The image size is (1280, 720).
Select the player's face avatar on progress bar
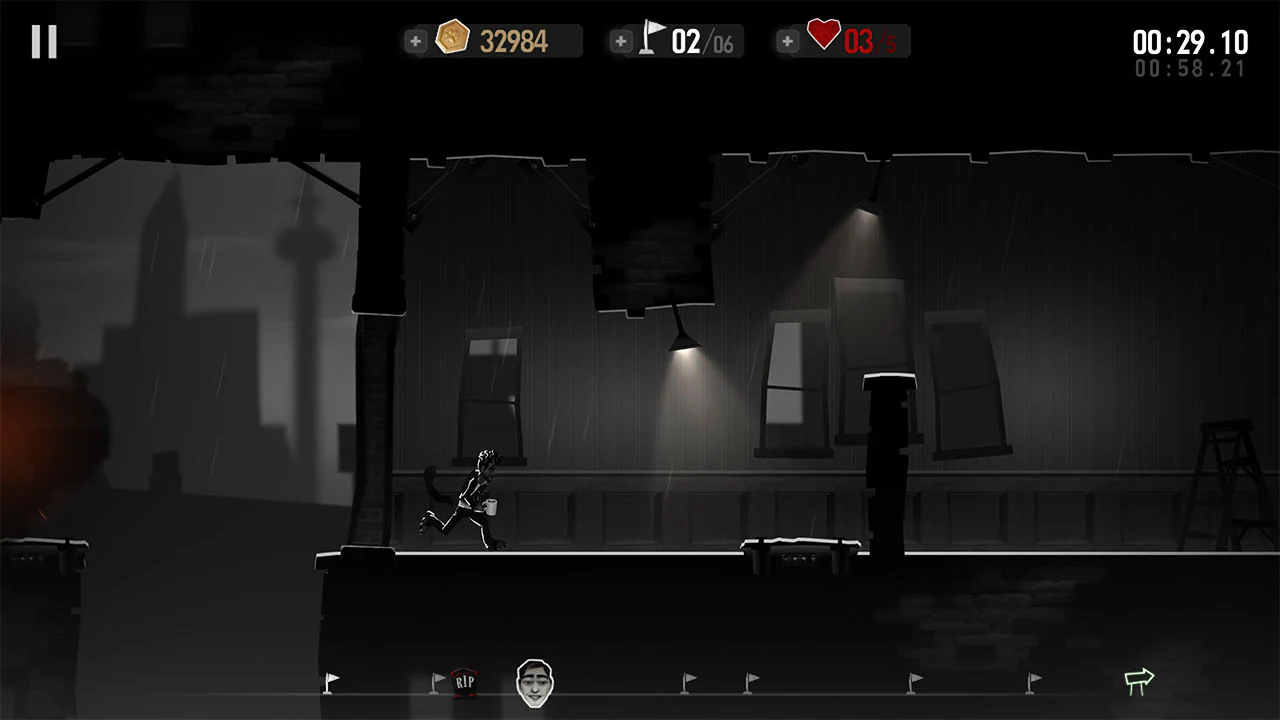pyautogui.click(x=536, y=681)
